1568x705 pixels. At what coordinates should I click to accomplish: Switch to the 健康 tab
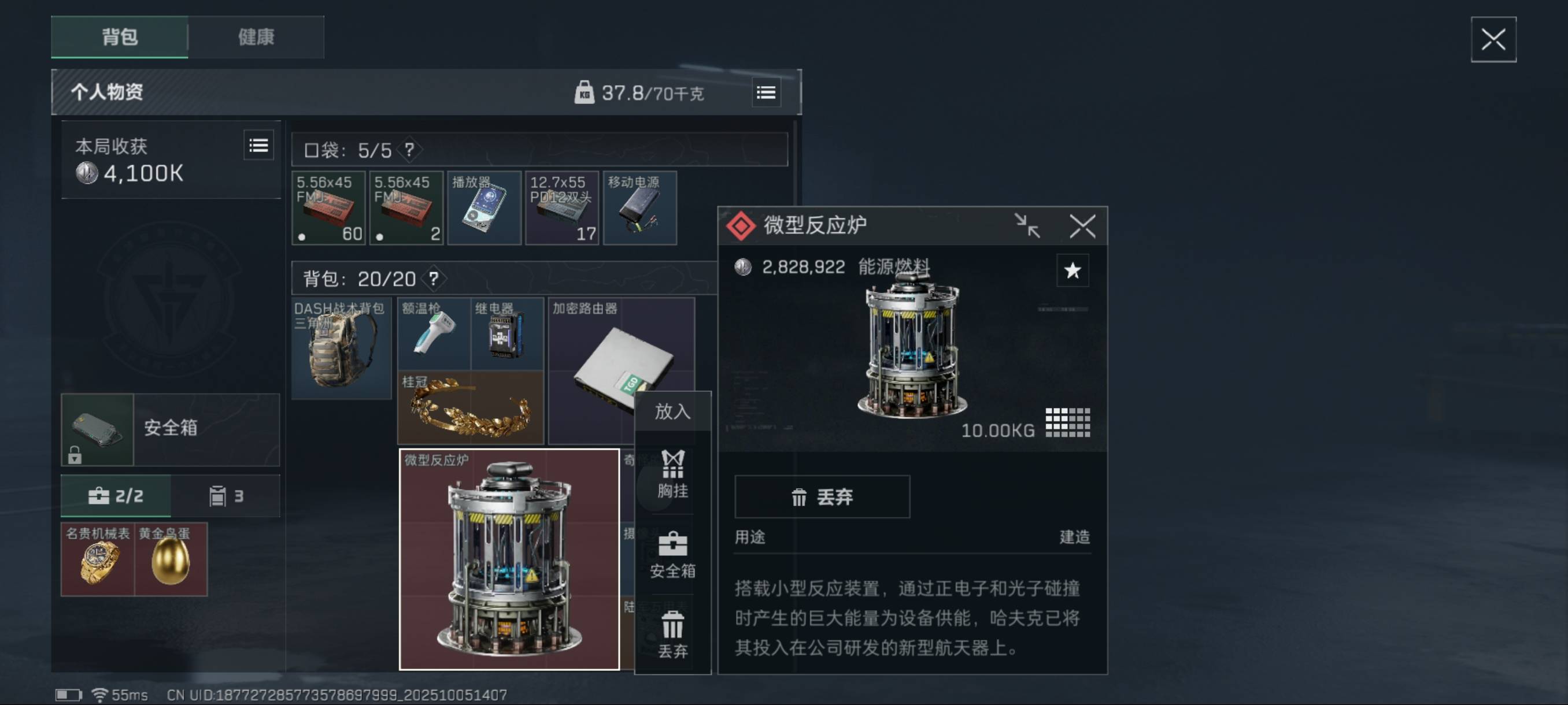point(256,37)
